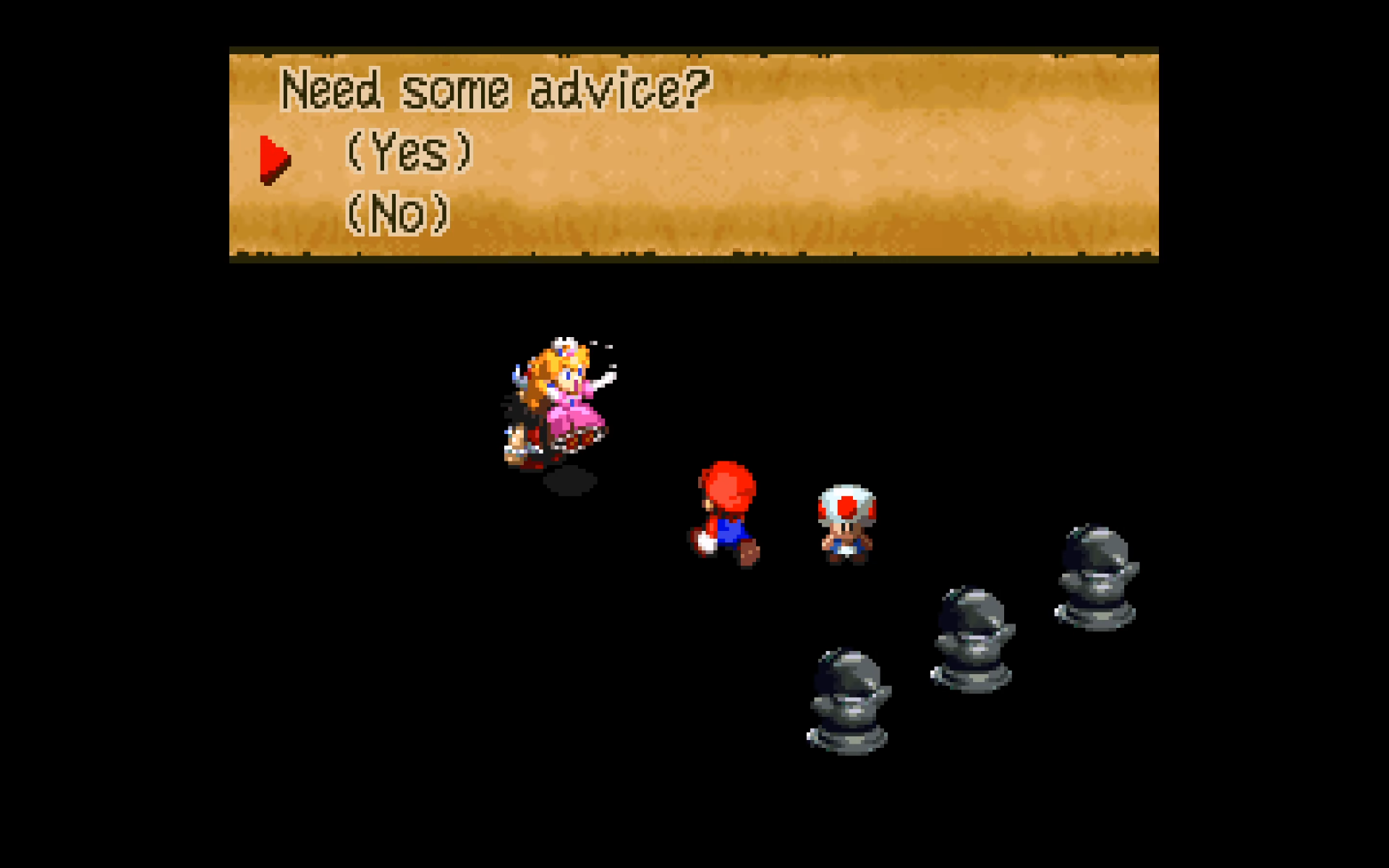
Task: Choose the (Yes) reply option
Action: click(x=409, y=152)
